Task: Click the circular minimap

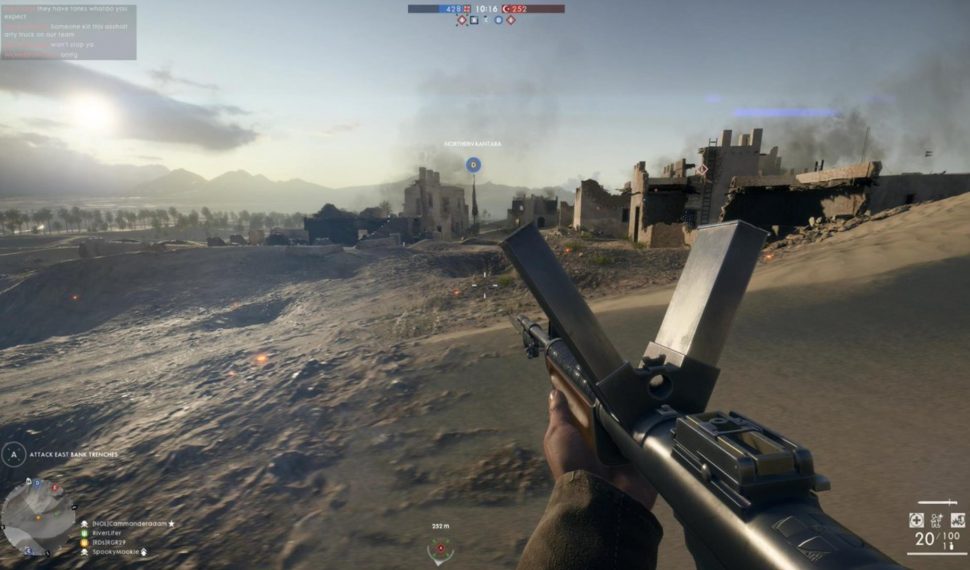Action: (x=38, y=516)
